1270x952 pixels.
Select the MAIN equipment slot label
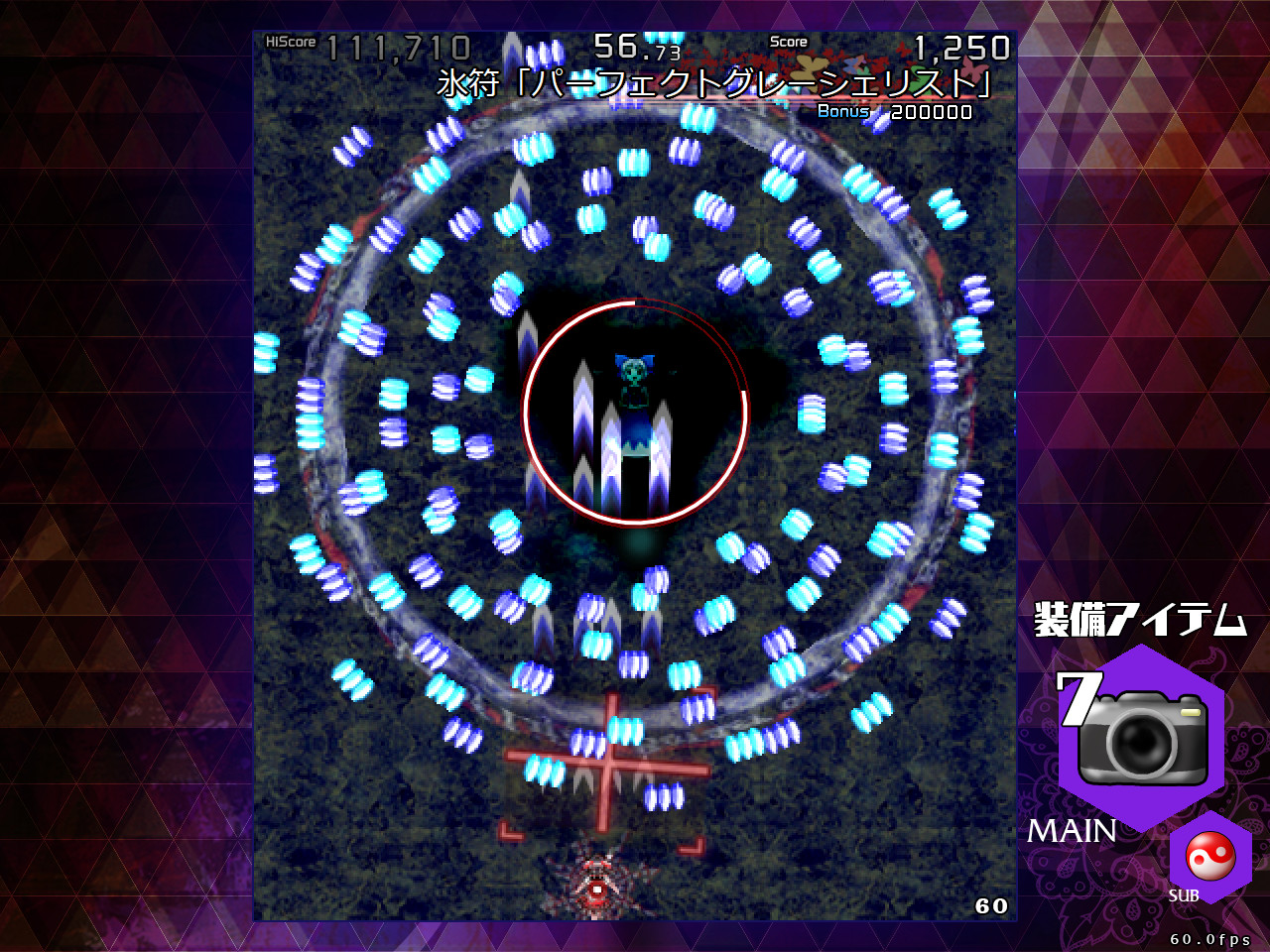pyautogui.click(x=1075, y=831)
